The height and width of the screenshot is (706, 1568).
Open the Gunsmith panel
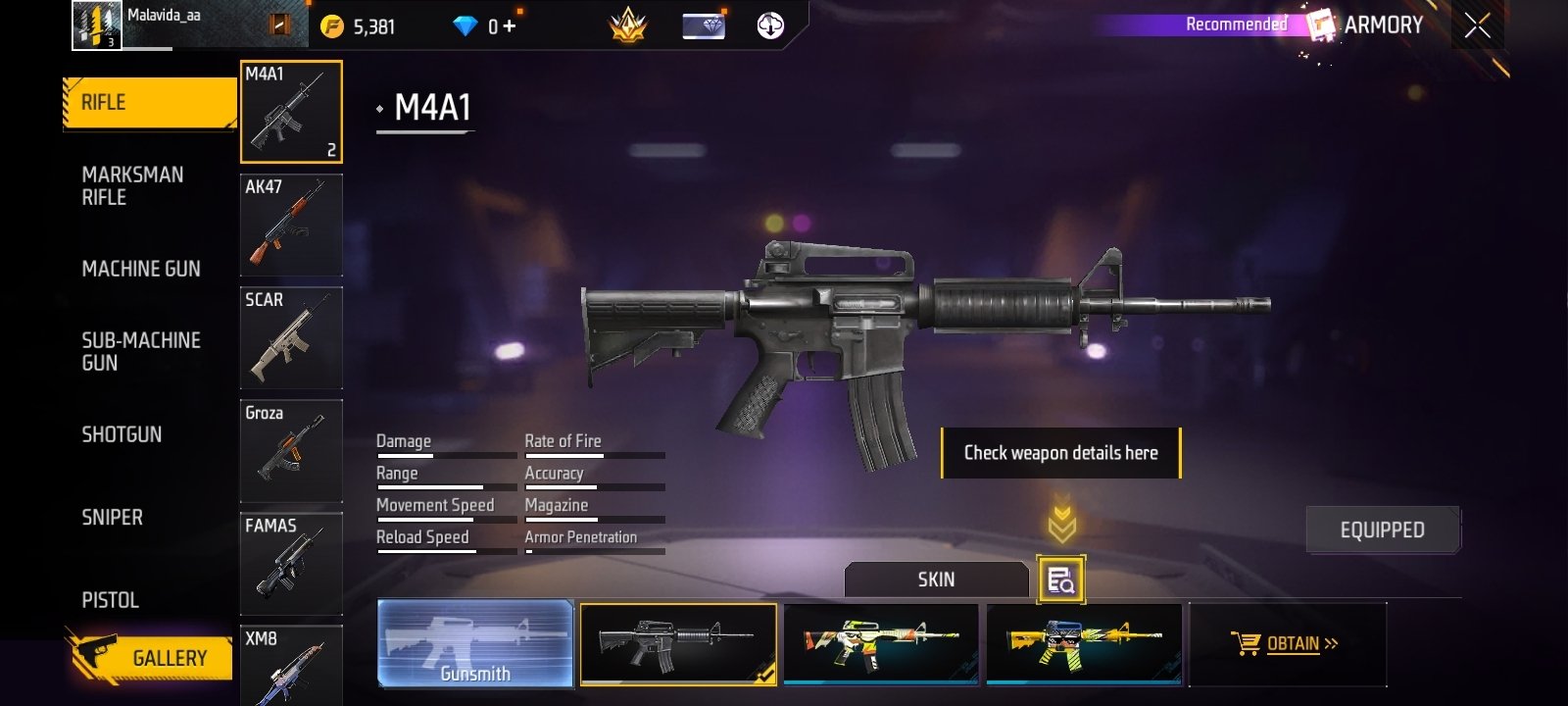[x=475, y=643]
